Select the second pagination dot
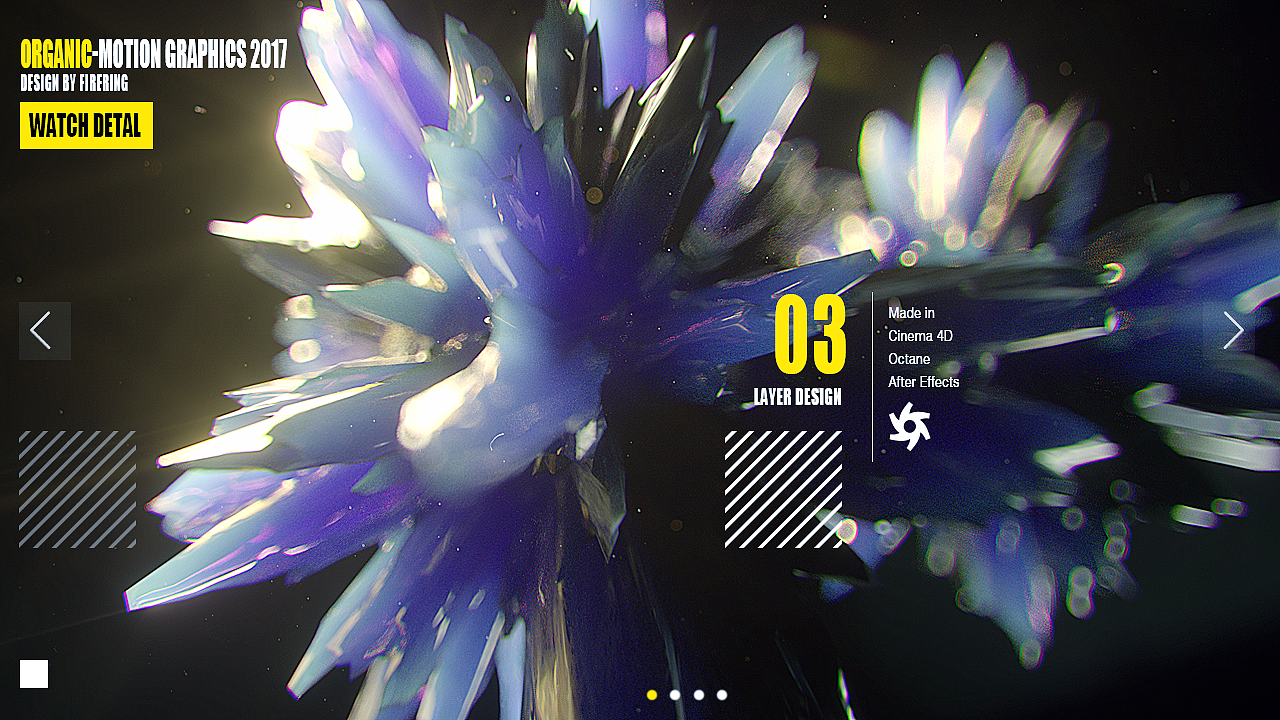Image resolution: width=1280 pixels, height=720 pixels. click(675, 694)
